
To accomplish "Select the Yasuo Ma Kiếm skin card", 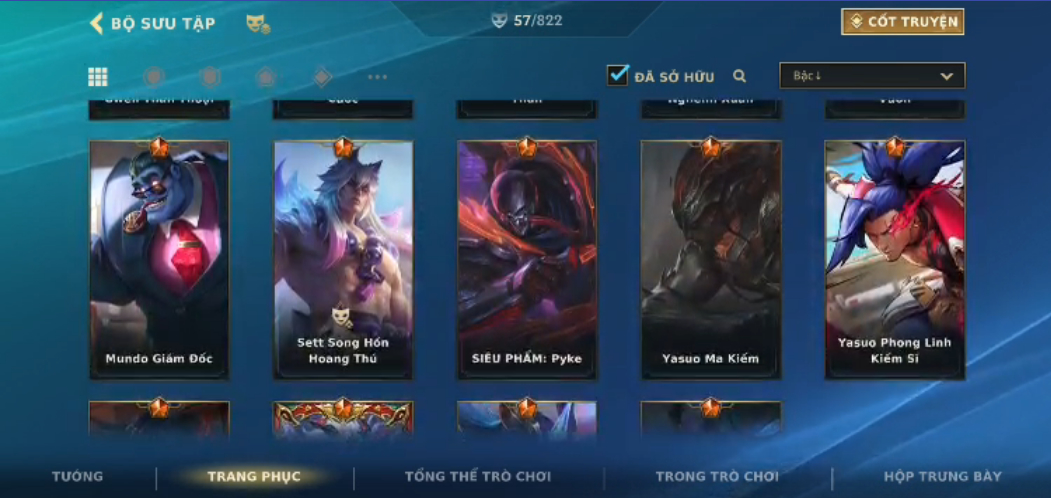I will click(x=710, y=260).
